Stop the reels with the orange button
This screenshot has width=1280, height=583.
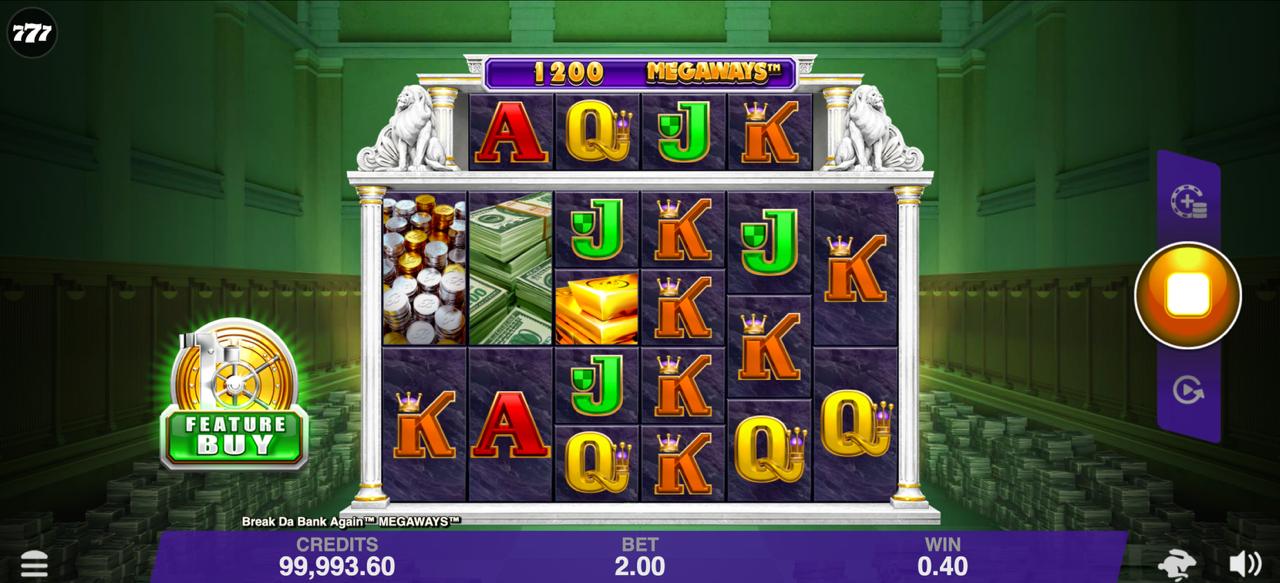coord(1187,295)
